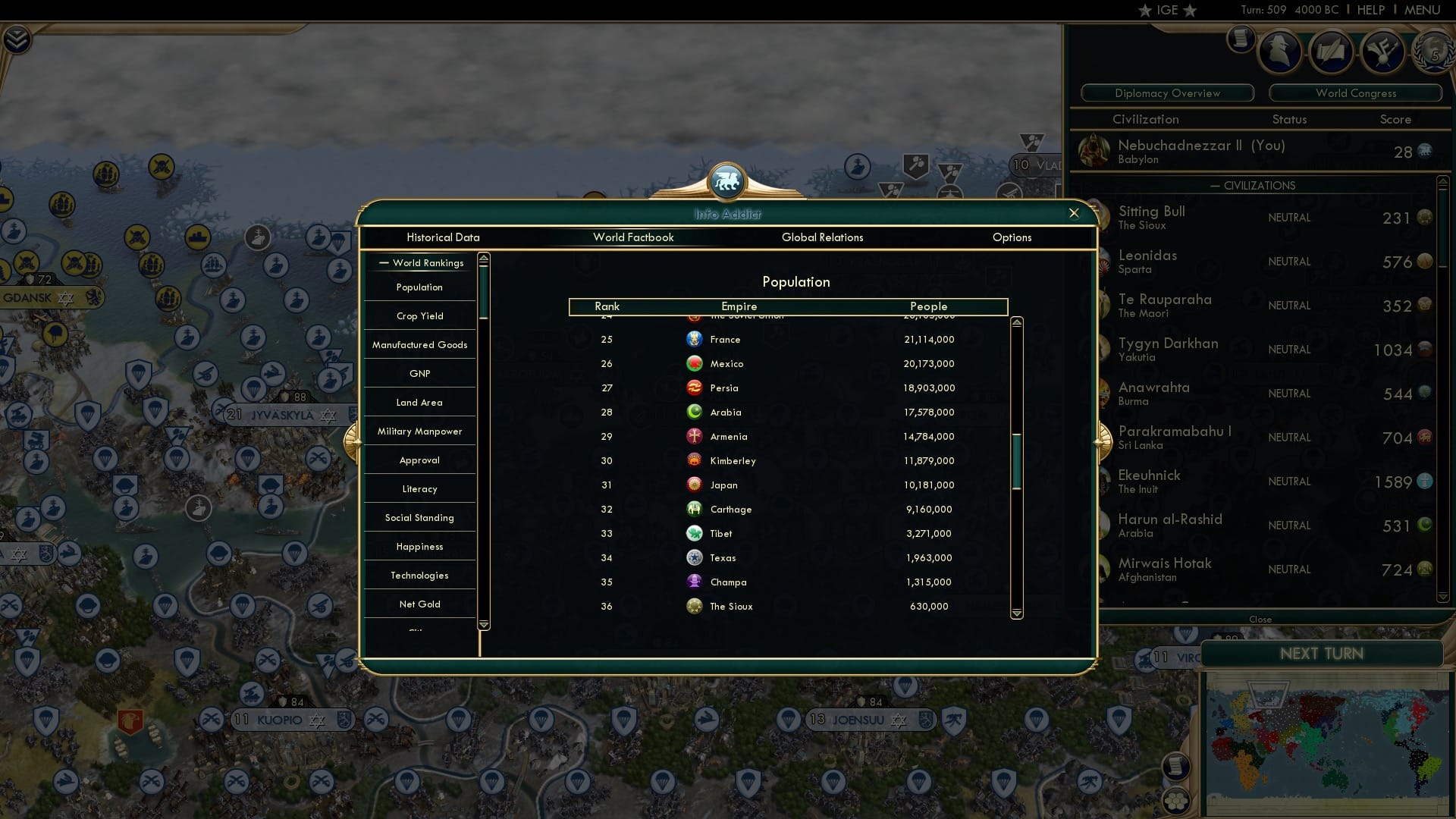The image size is (1456, 819).
Task: Collapse the World Rankings section
Action: coord(383,262)
